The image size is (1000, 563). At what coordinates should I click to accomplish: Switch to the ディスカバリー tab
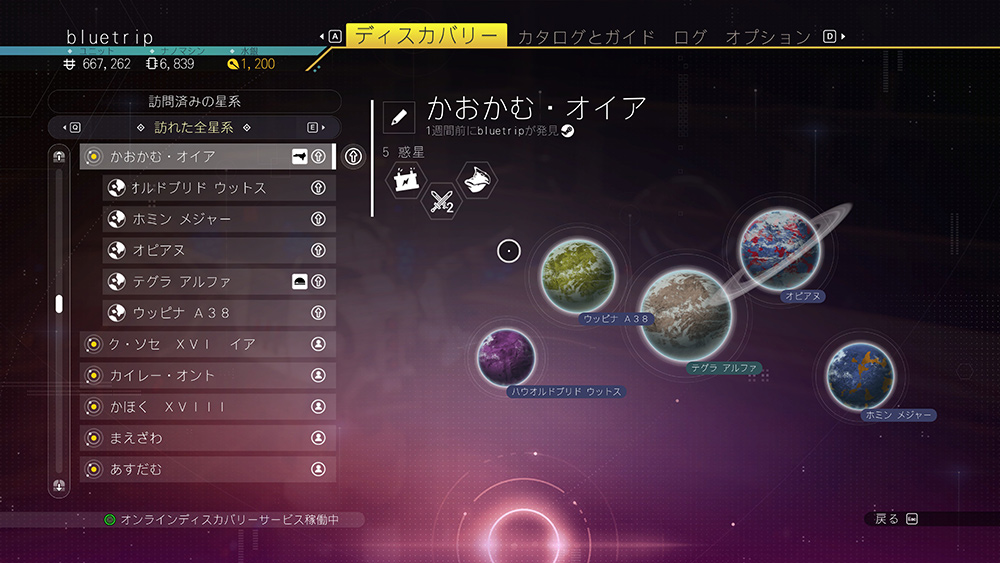click(426, 37)
